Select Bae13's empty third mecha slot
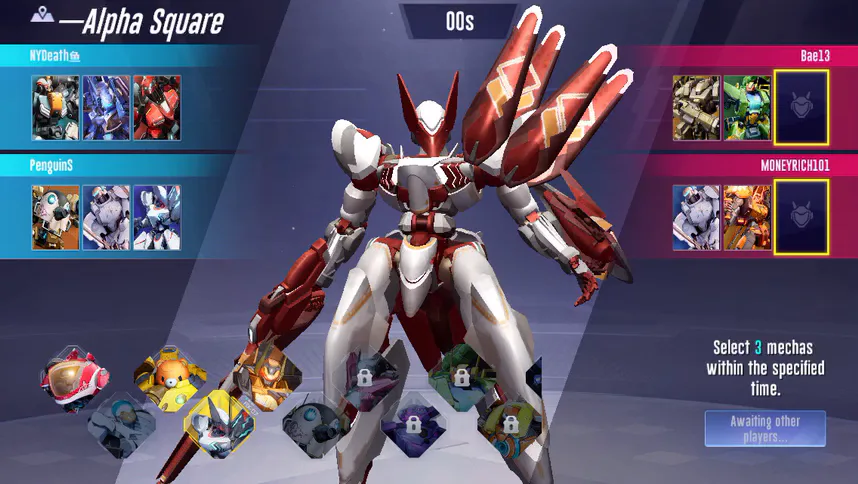Screen dimensions: 858x484 (x=800, y=107)
